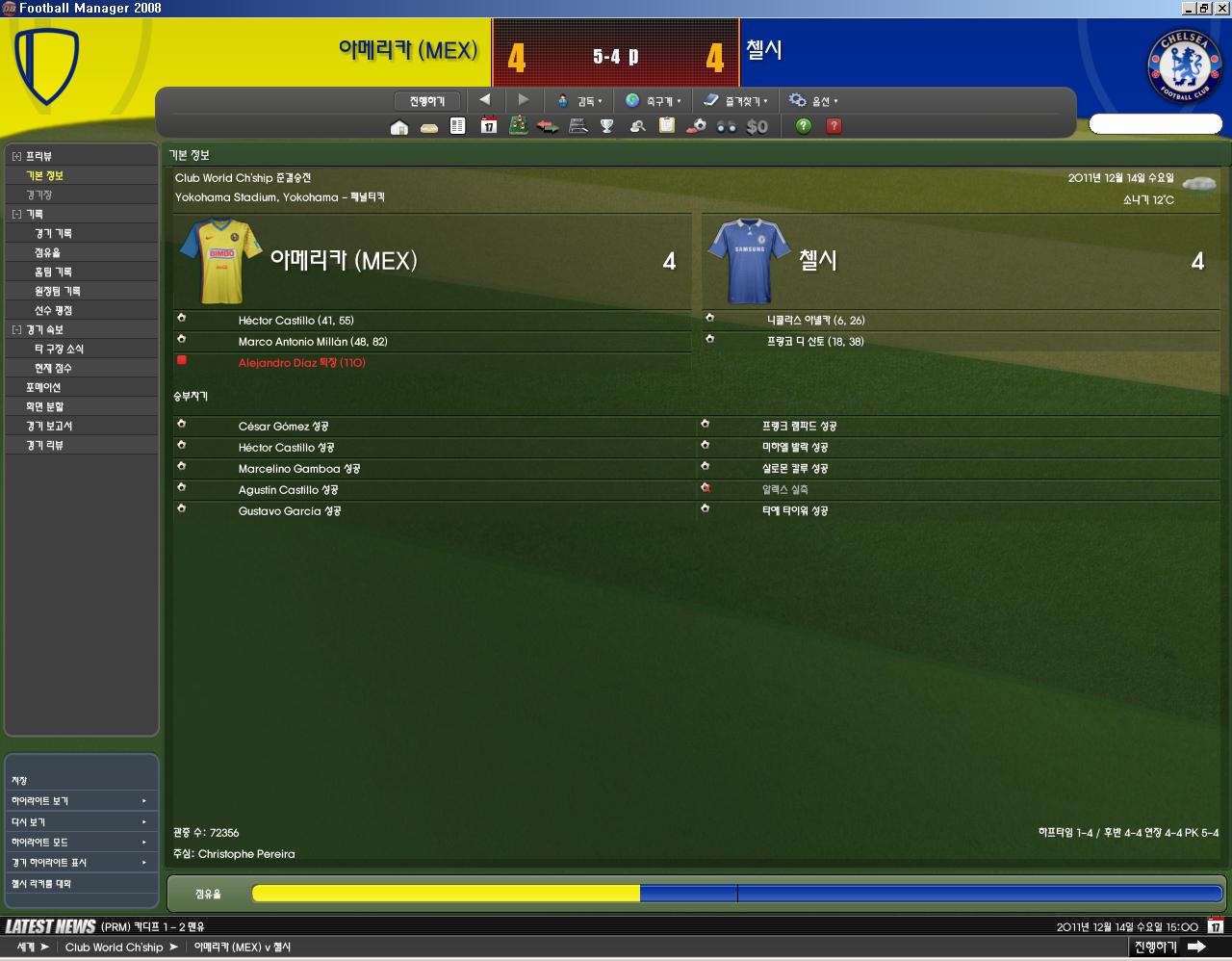The image size is (1232, 961).
Task: Select 점유율 in the side menu
Action: point(47,252)
